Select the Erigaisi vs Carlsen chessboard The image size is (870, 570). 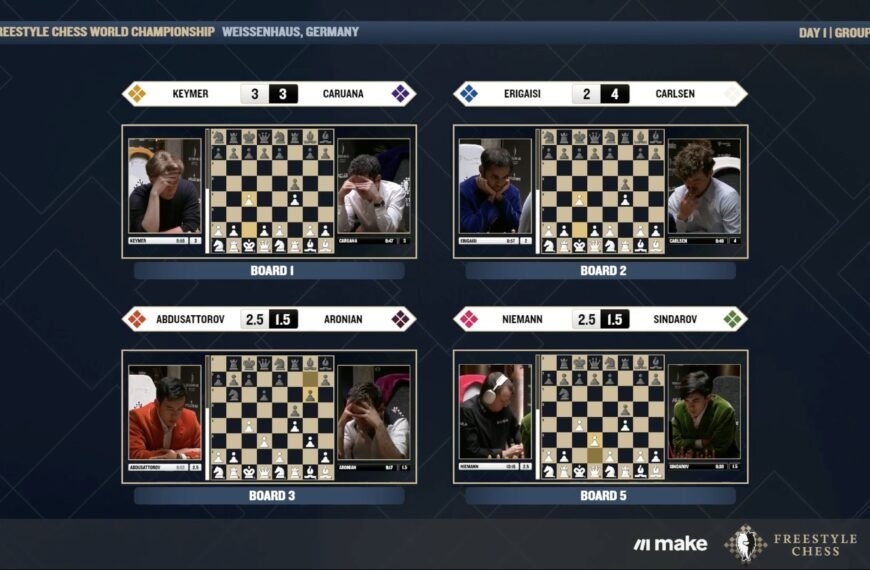(x=603, y=190)
